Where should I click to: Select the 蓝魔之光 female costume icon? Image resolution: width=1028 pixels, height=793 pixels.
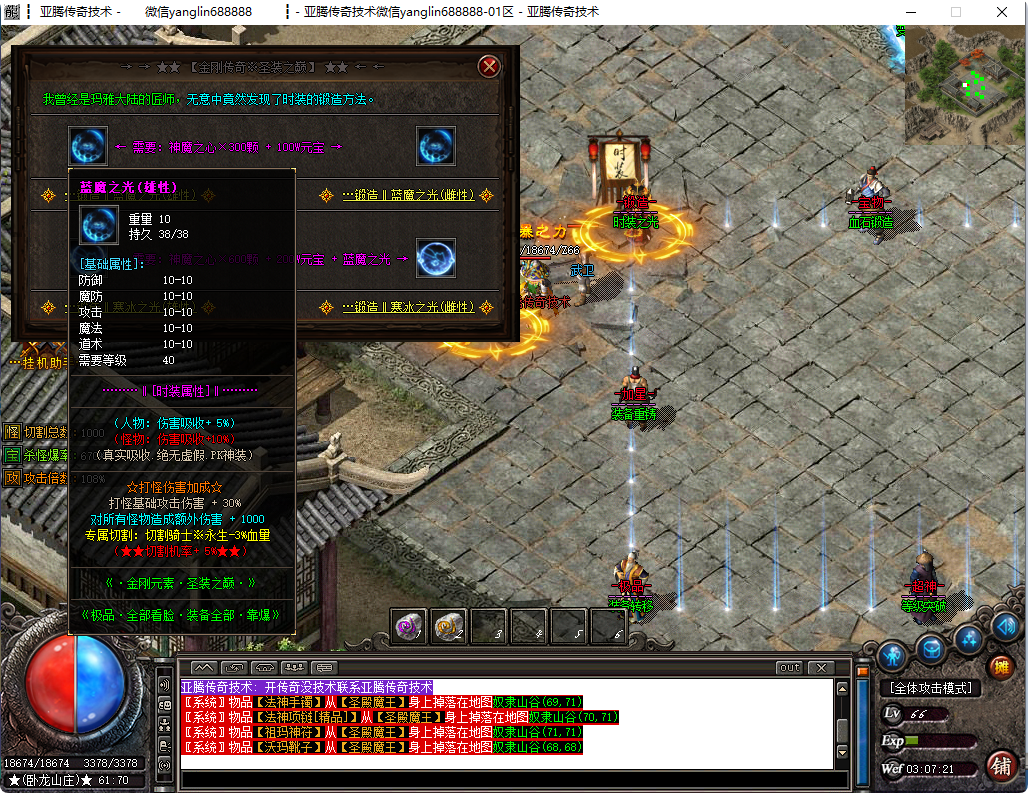coord(436,146)
